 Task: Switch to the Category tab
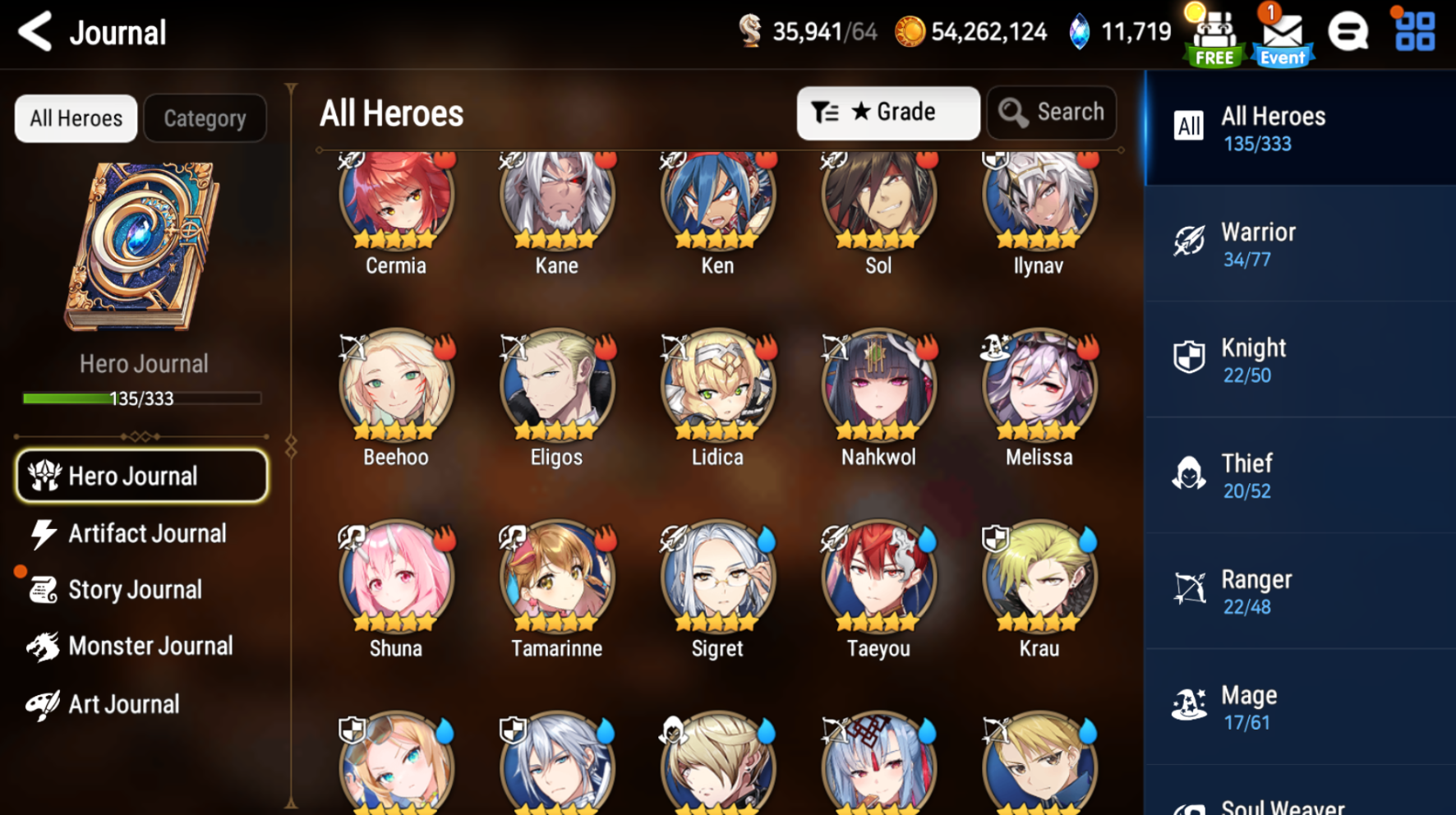pyautogui.click(x=205, y=117)
